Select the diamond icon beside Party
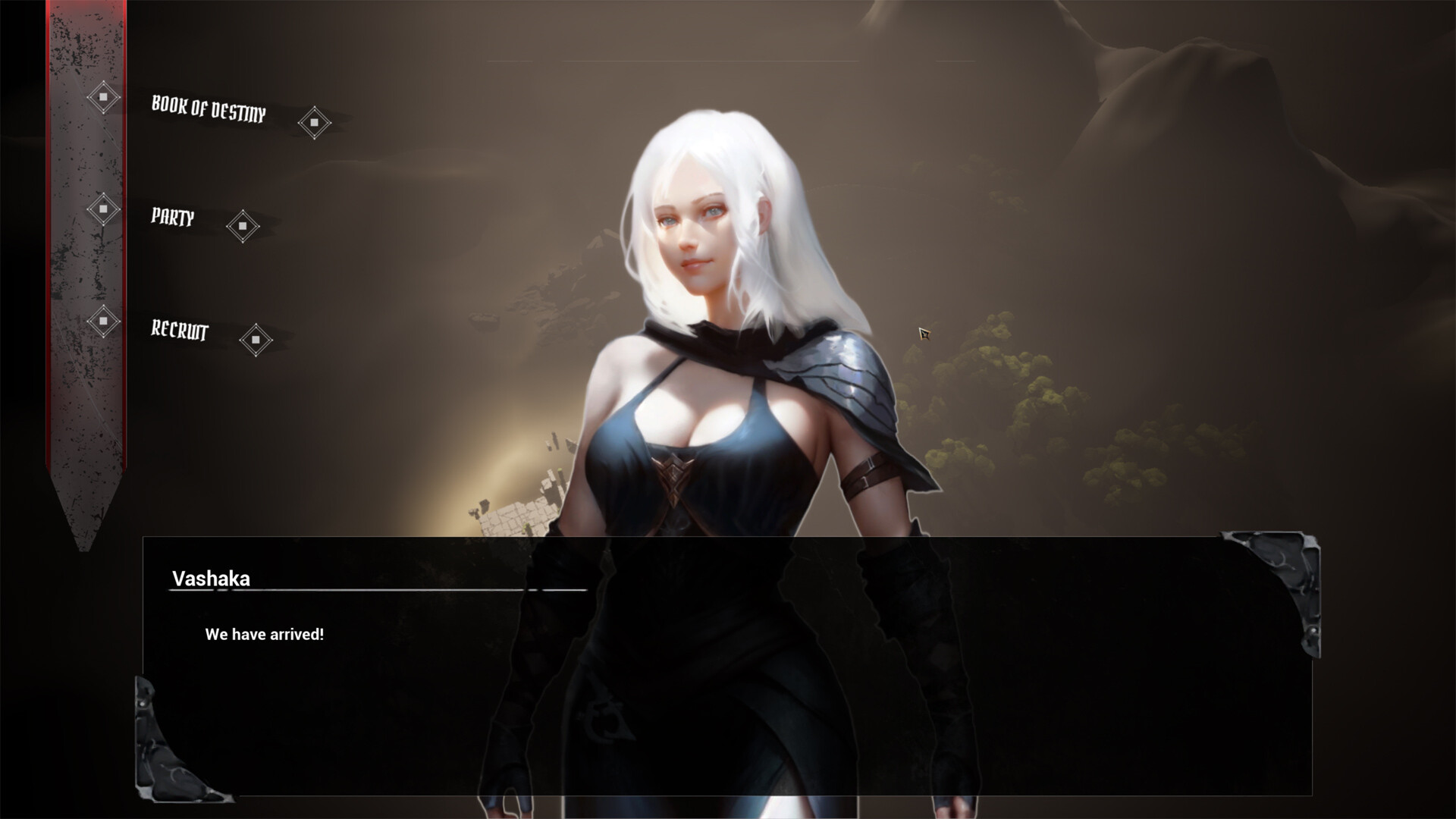This screenshot has width=1456, height=819. coord(244,227)
